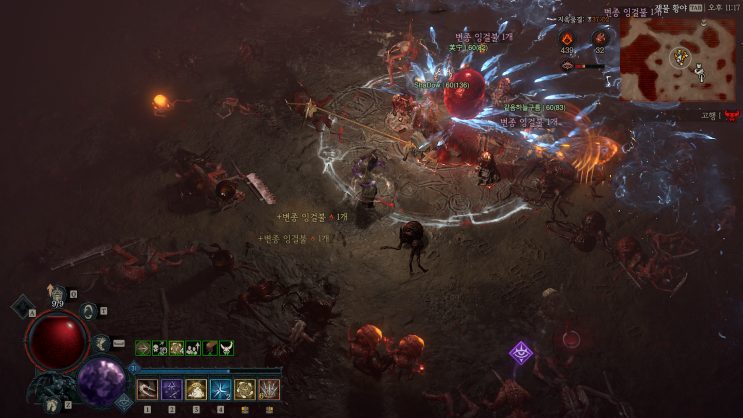743x418 pixels.
Task: Use the healing potion with 9/9 charges
Action: point(58,296)
